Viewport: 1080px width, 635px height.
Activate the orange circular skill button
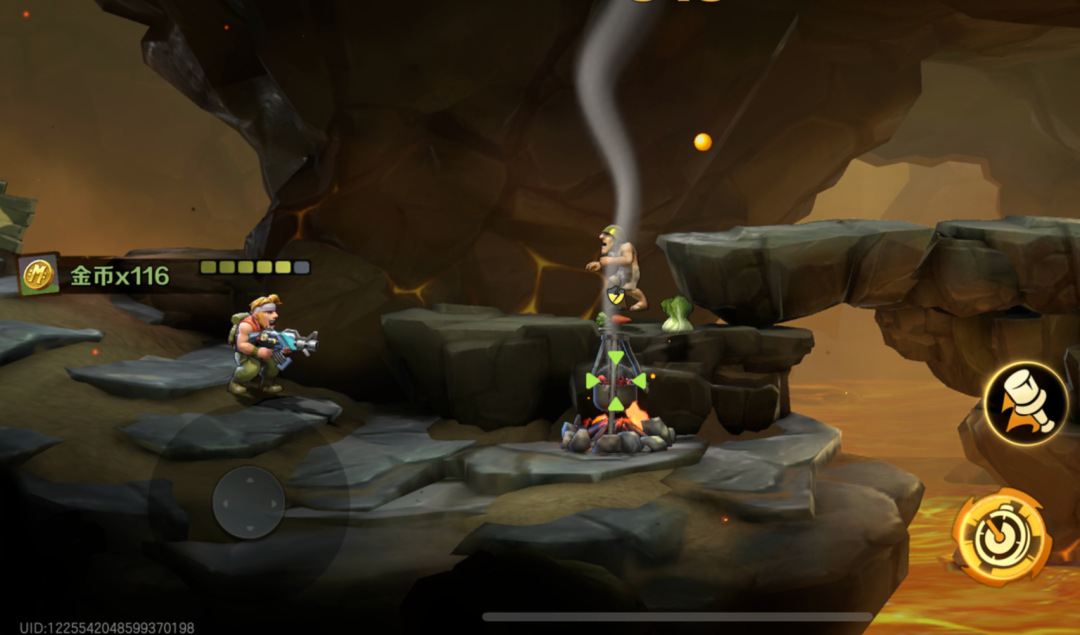coord(1001,537)
